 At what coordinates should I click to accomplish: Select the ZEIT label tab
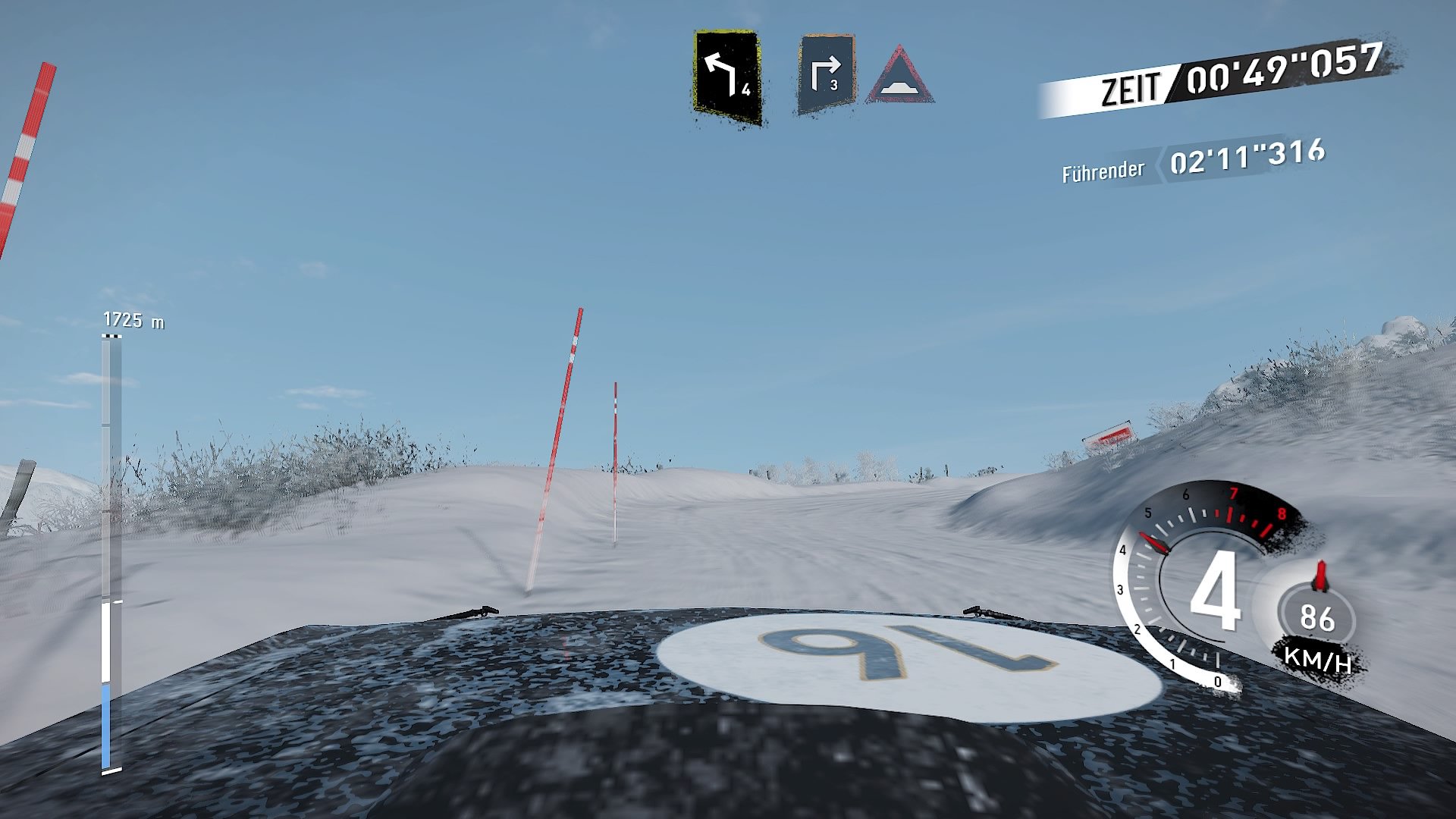tap(1132, 83)
